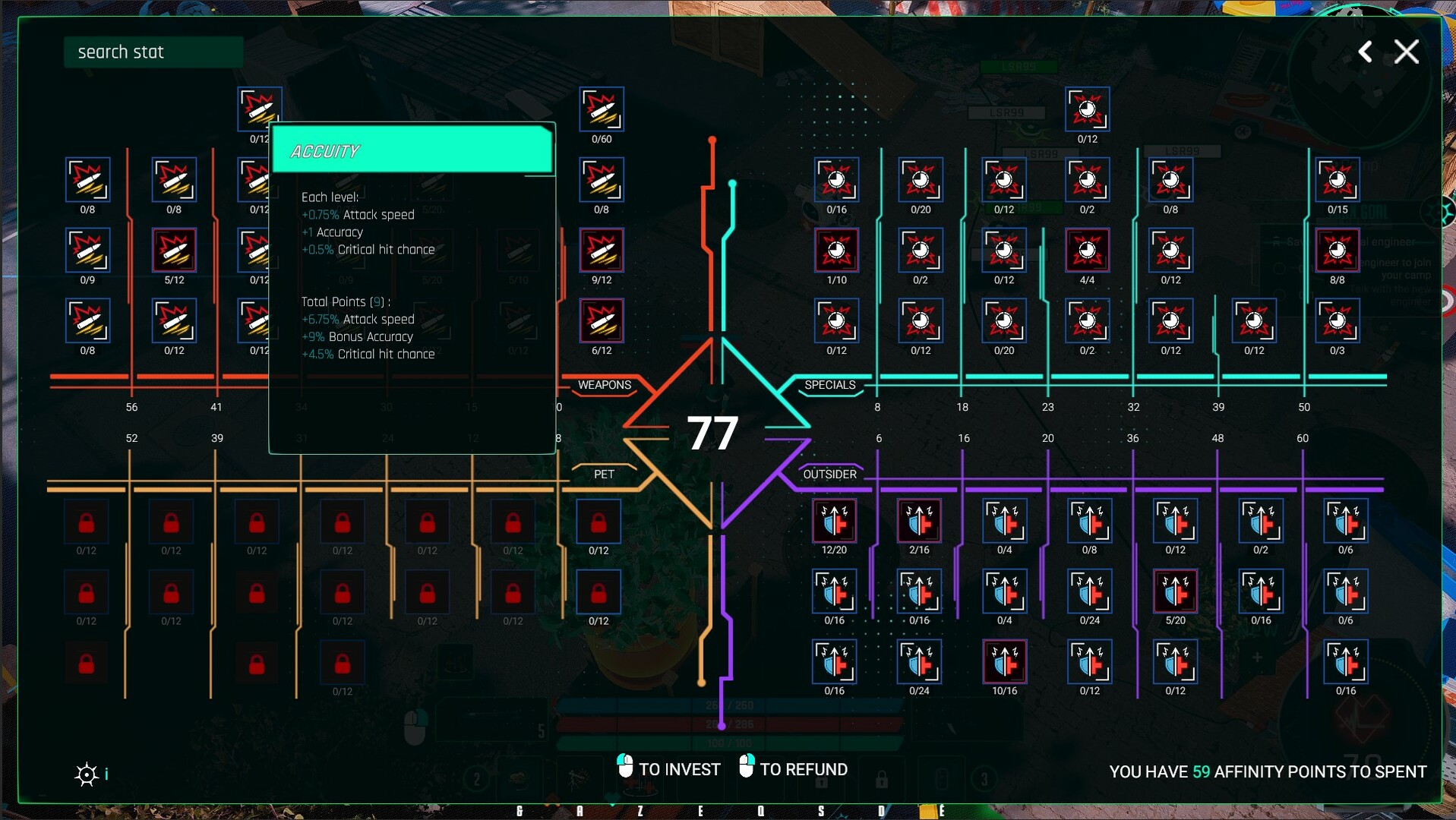The image size is (1456, 820).
Task: Click the red health bar at bottom center
Action: click(x=729, y=724)
